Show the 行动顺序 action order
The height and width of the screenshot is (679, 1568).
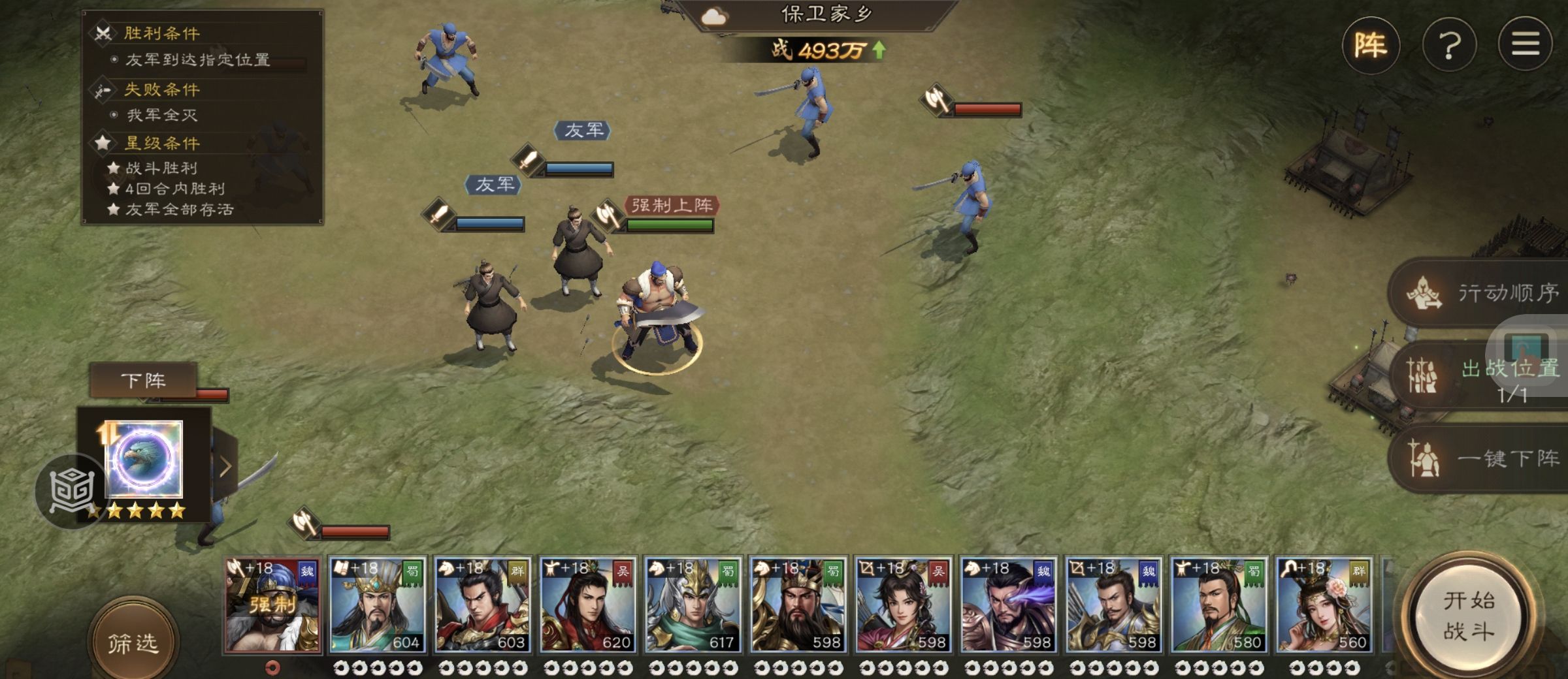point(1483,293)
